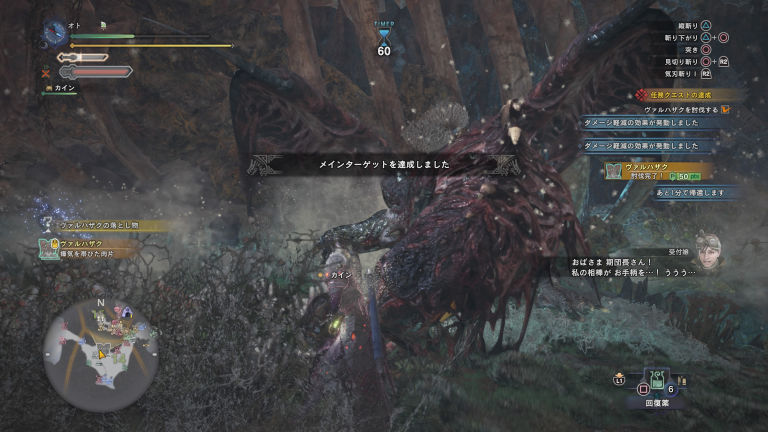
Task: Select the sword sharpness gauge
Action: (x=82, y=58)
